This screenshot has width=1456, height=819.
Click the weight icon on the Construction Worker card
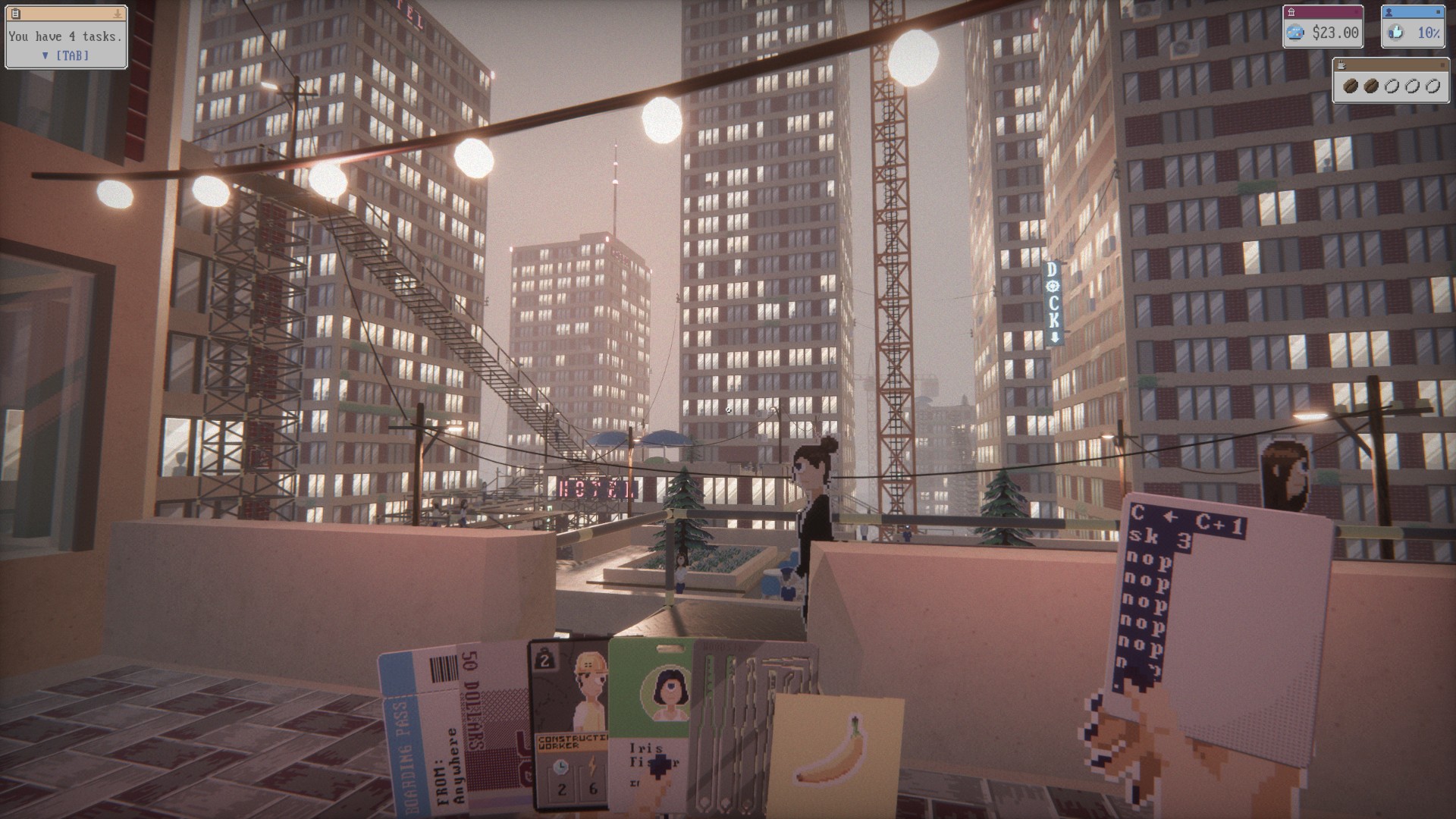point(544,660)
